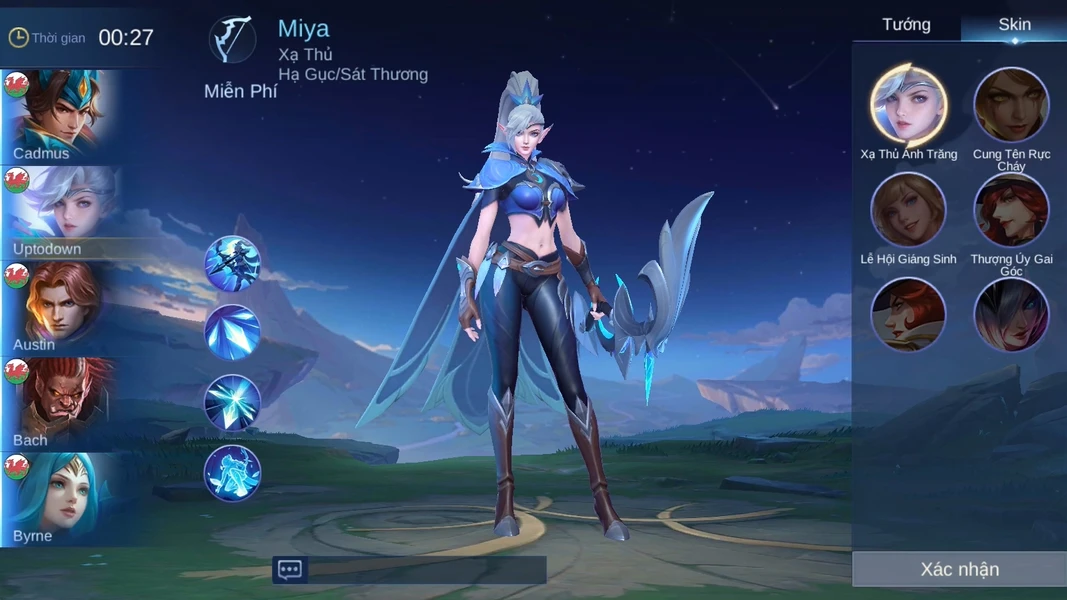This screenshot has height=600, width=1067.
Task: Click Austin's player portrait
Action: tap(58, 307)
